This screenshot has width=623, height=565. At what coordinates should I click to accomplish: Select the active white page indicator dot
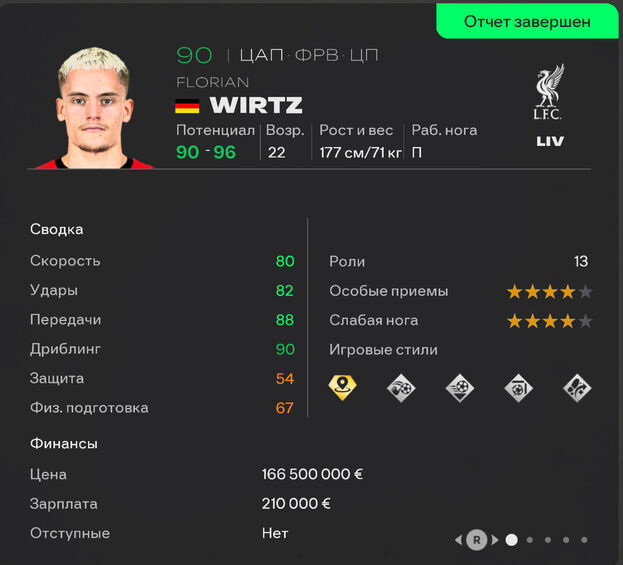[x=512, y=540]
